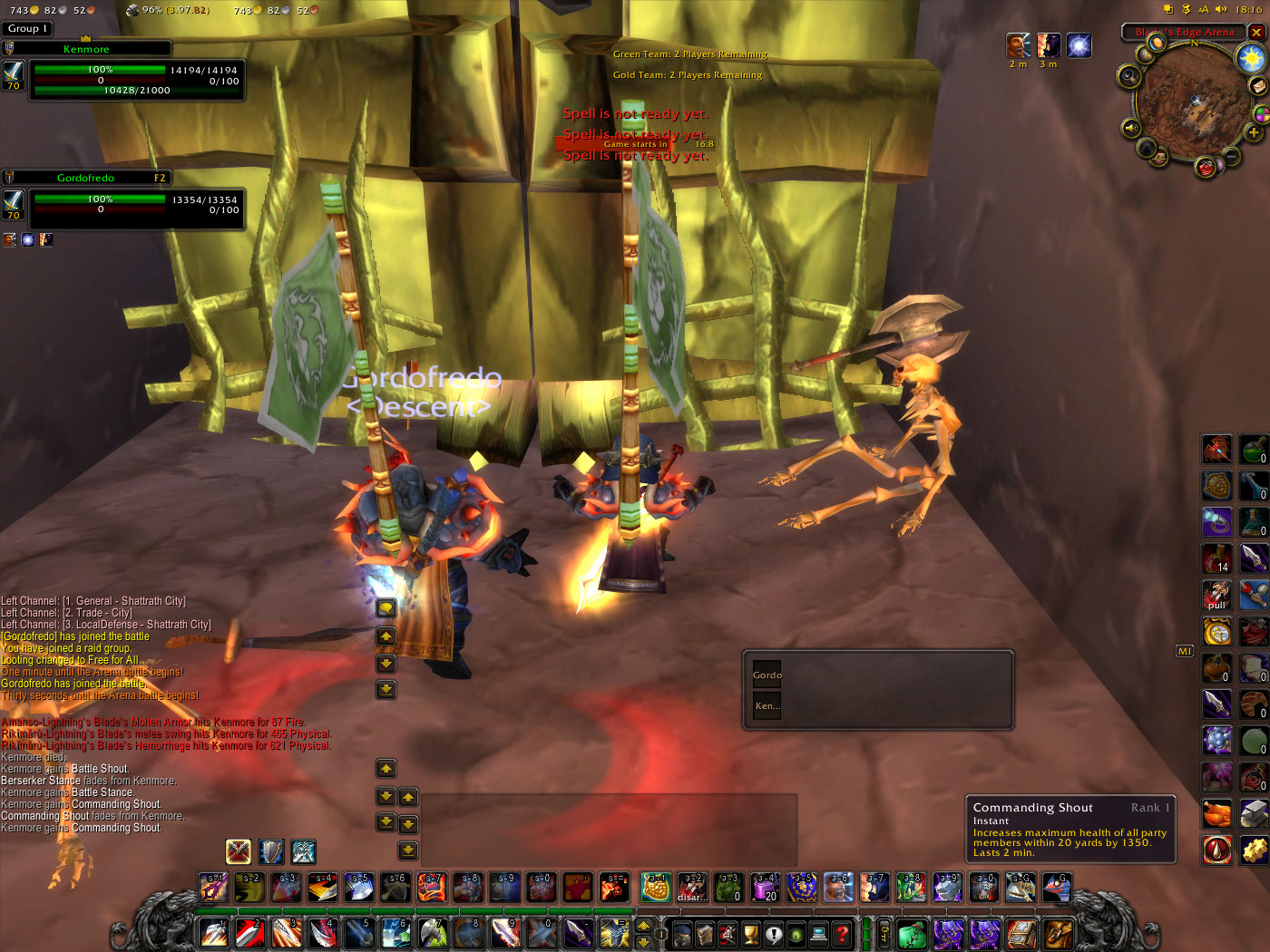The image size is (1270, 952).
Task: Use the red potion with 14 charges
Action: (x=1216, y=559)
